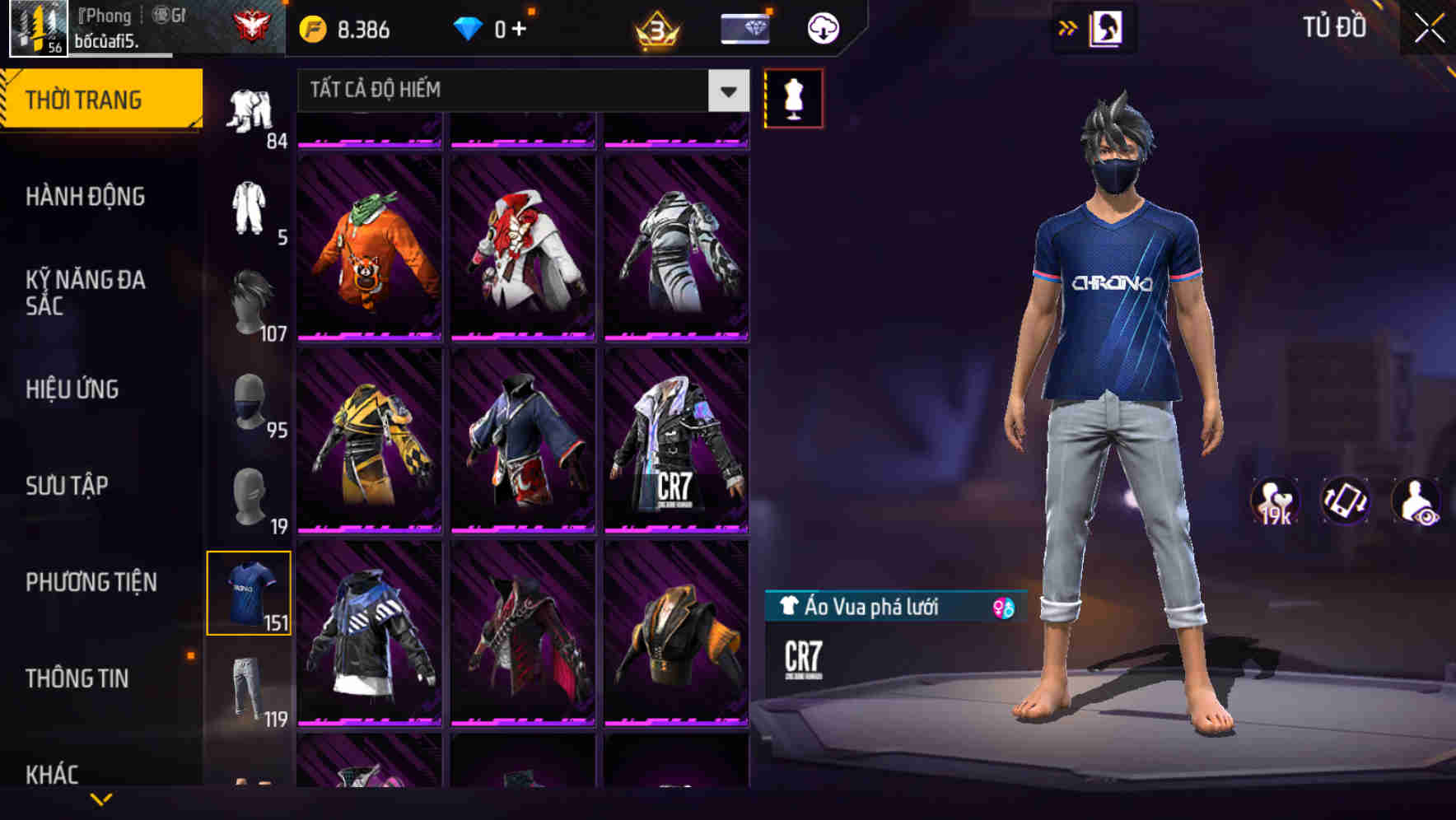Select the hairstyle category icon showing 107

point(250,296)
